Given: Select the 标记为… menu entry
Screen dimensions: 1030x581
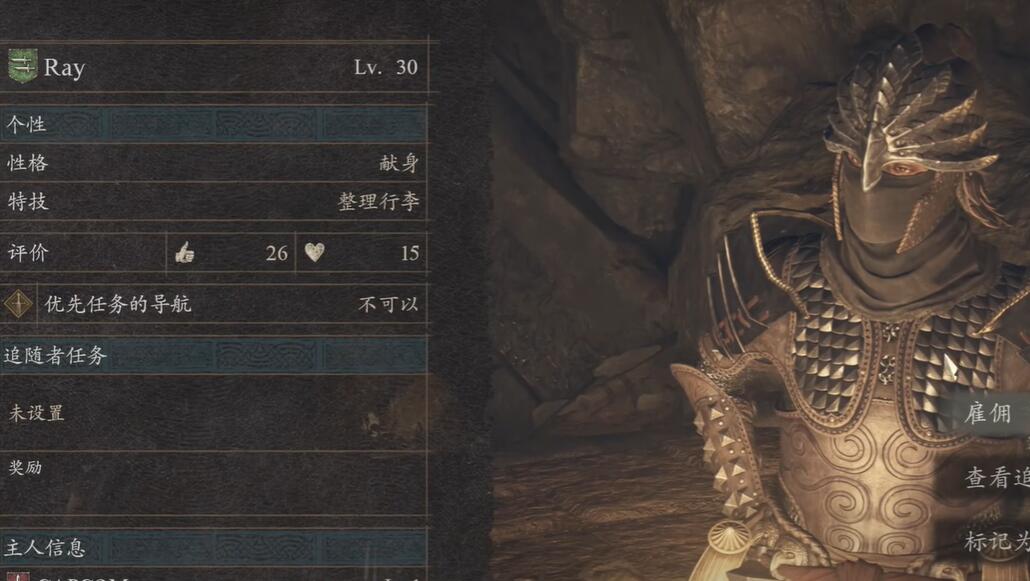Looking at the screenshot, I should 996,542.
